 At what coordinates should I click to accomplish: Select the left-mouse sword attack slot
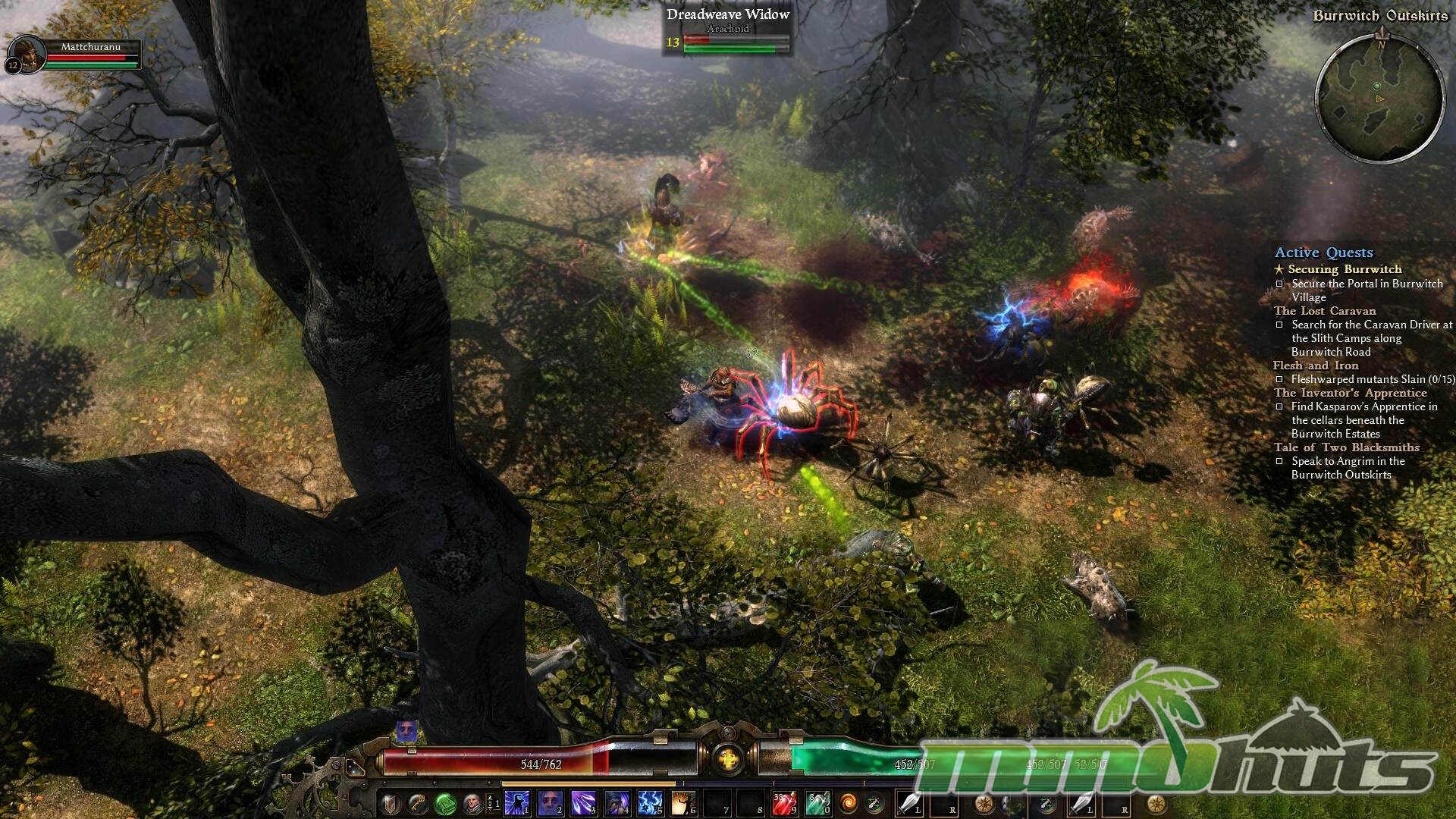pos(909,803)
